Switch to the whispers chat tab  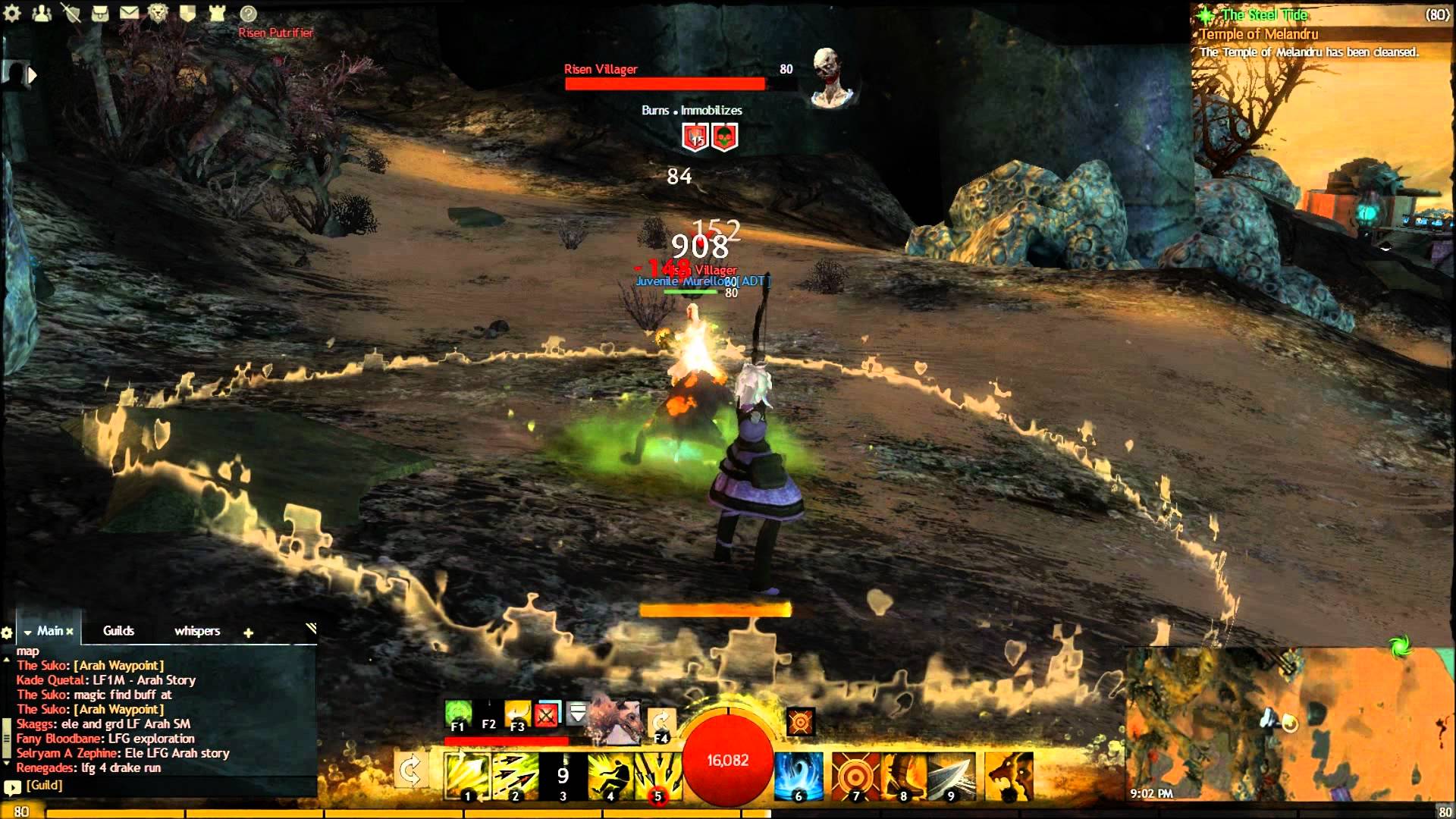tap(197, 631)
